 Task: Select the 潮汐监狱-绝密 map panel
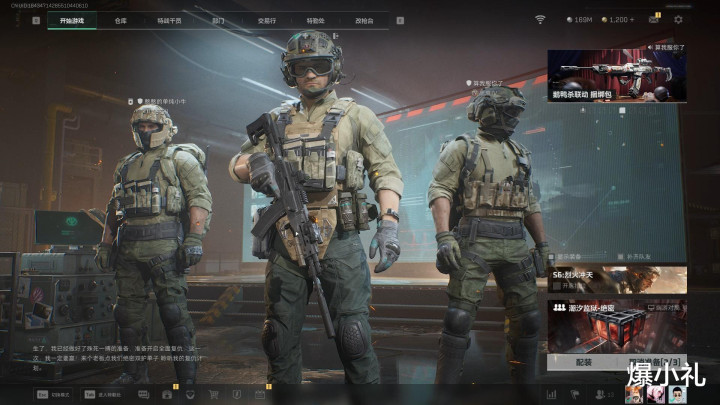point(616,325)
